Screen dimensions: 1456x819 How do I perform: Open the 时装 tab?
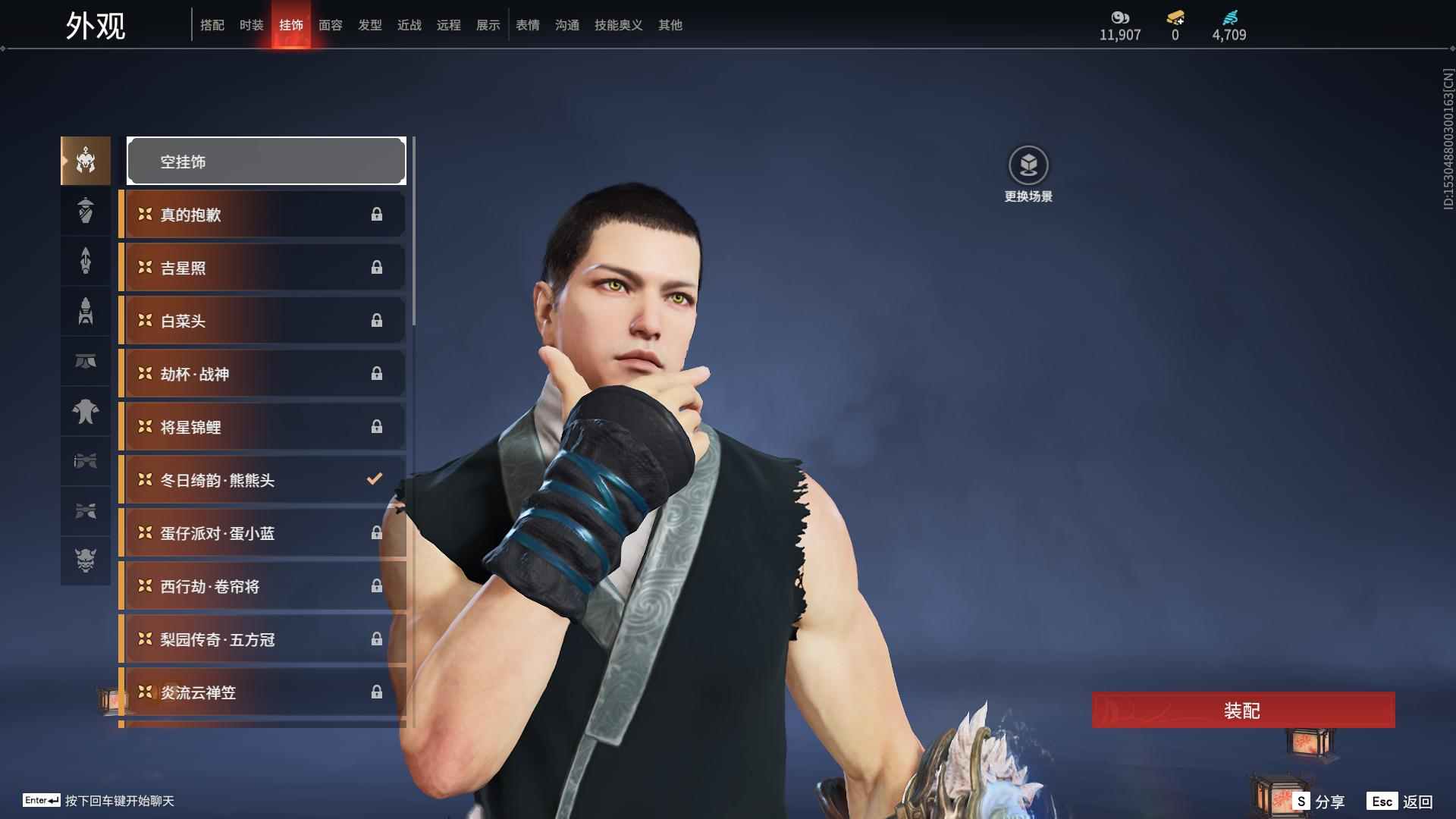point(252,25)
